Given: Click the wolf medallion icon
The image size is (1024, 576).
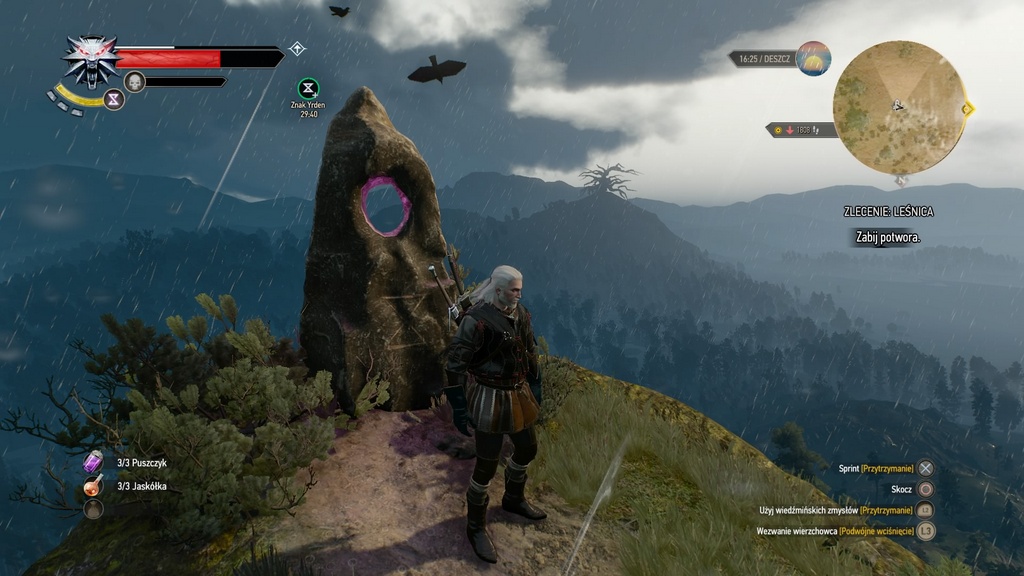Looking at the screenshot, I should (91, 60).
